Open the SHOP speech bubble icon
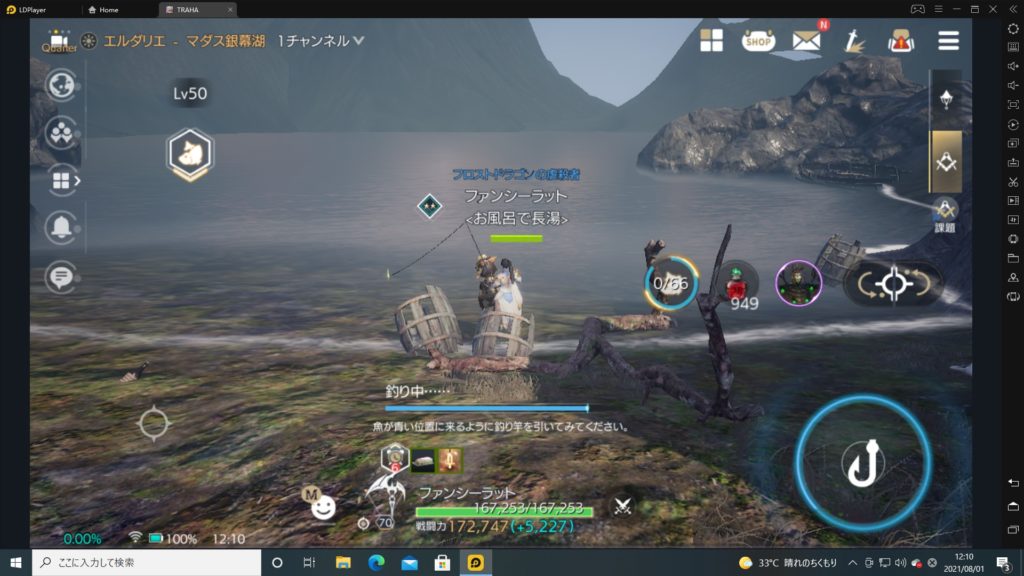 click(x=759, y=40)
